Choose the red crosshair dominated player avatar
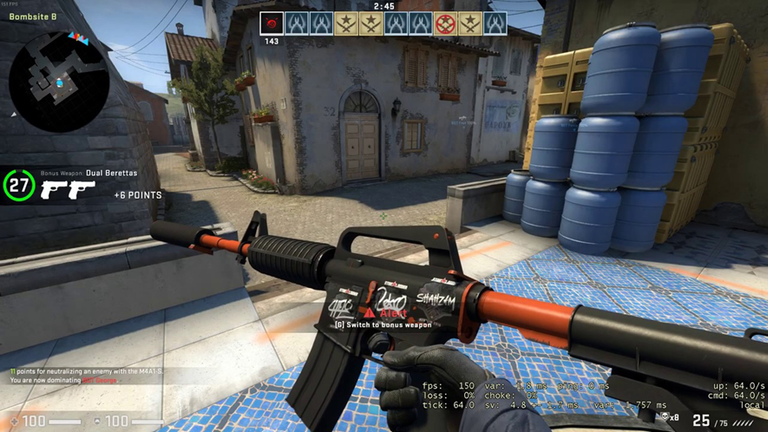The image size is (768, 432). pyautogui.click(x=446, y=23)
